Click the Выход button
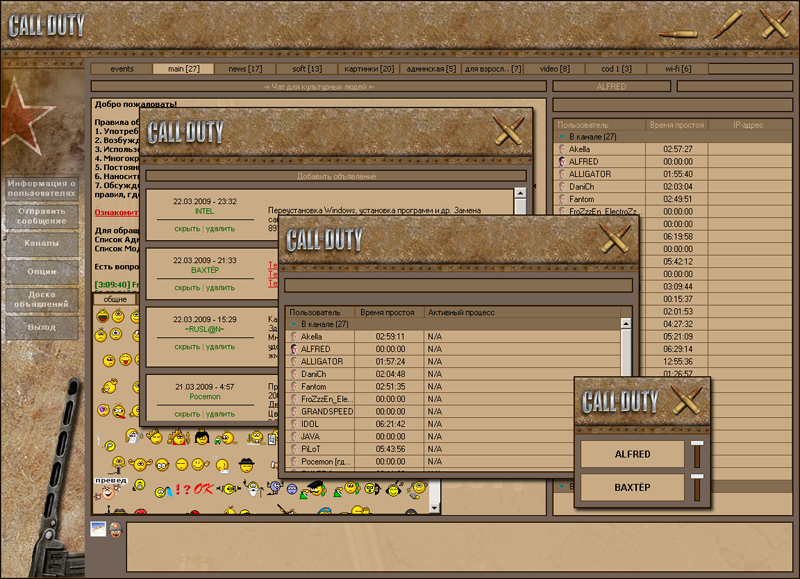800x579 pixels. pos(41,327)
